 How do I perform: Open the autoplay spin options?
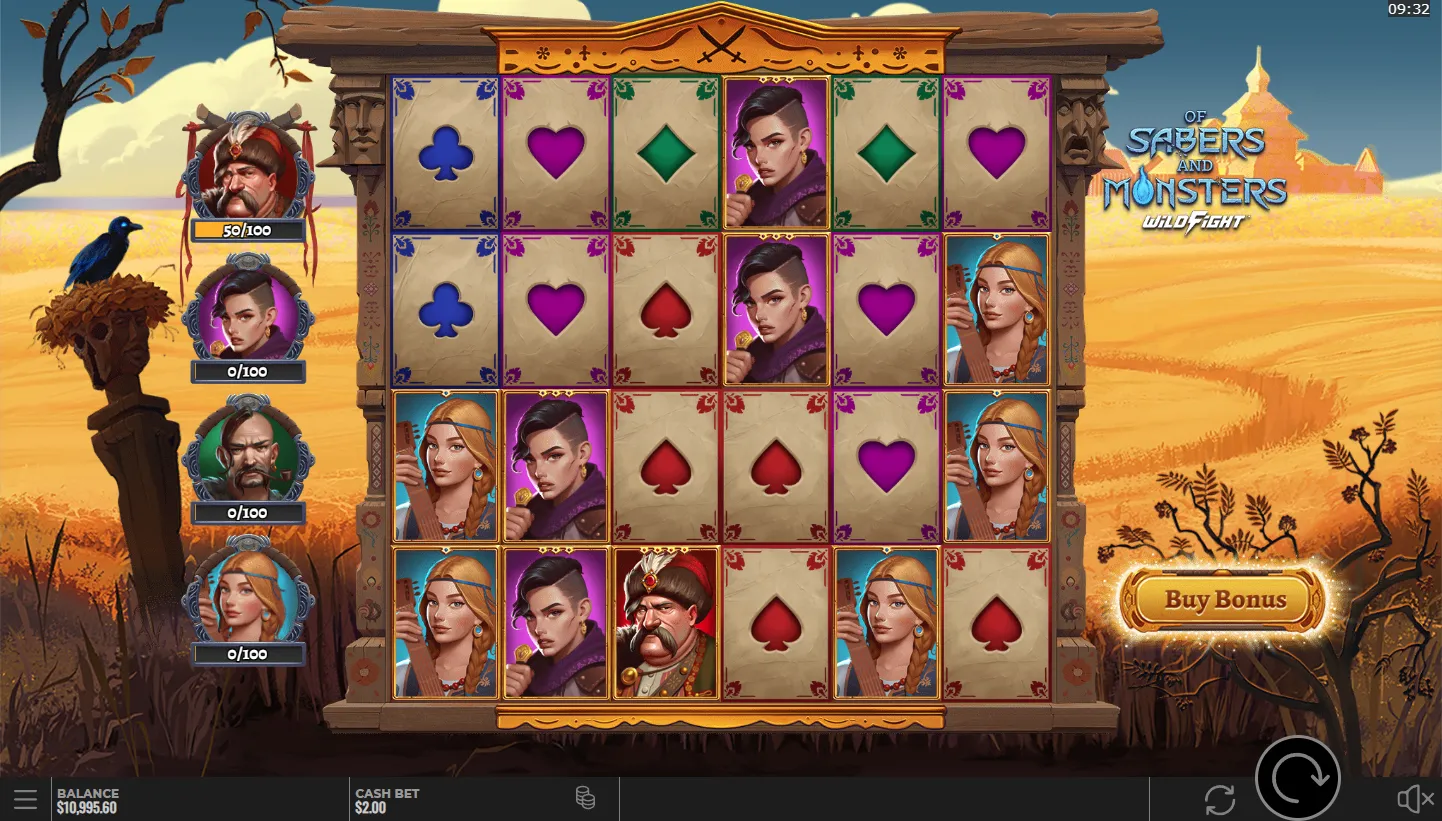click(1219, 799)
